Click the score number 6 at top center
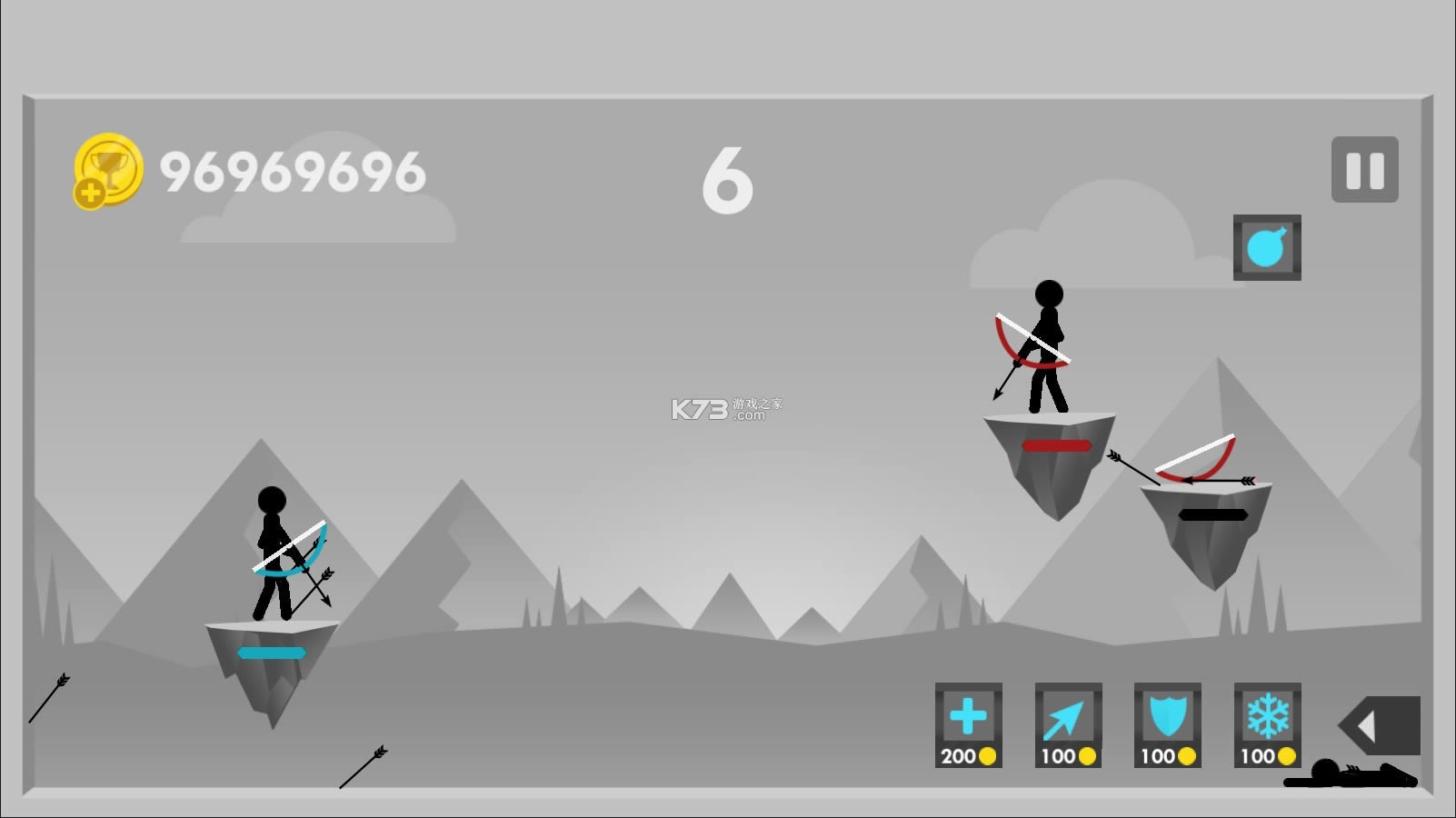Screen dimensions: 1456x818 [727, 182]
